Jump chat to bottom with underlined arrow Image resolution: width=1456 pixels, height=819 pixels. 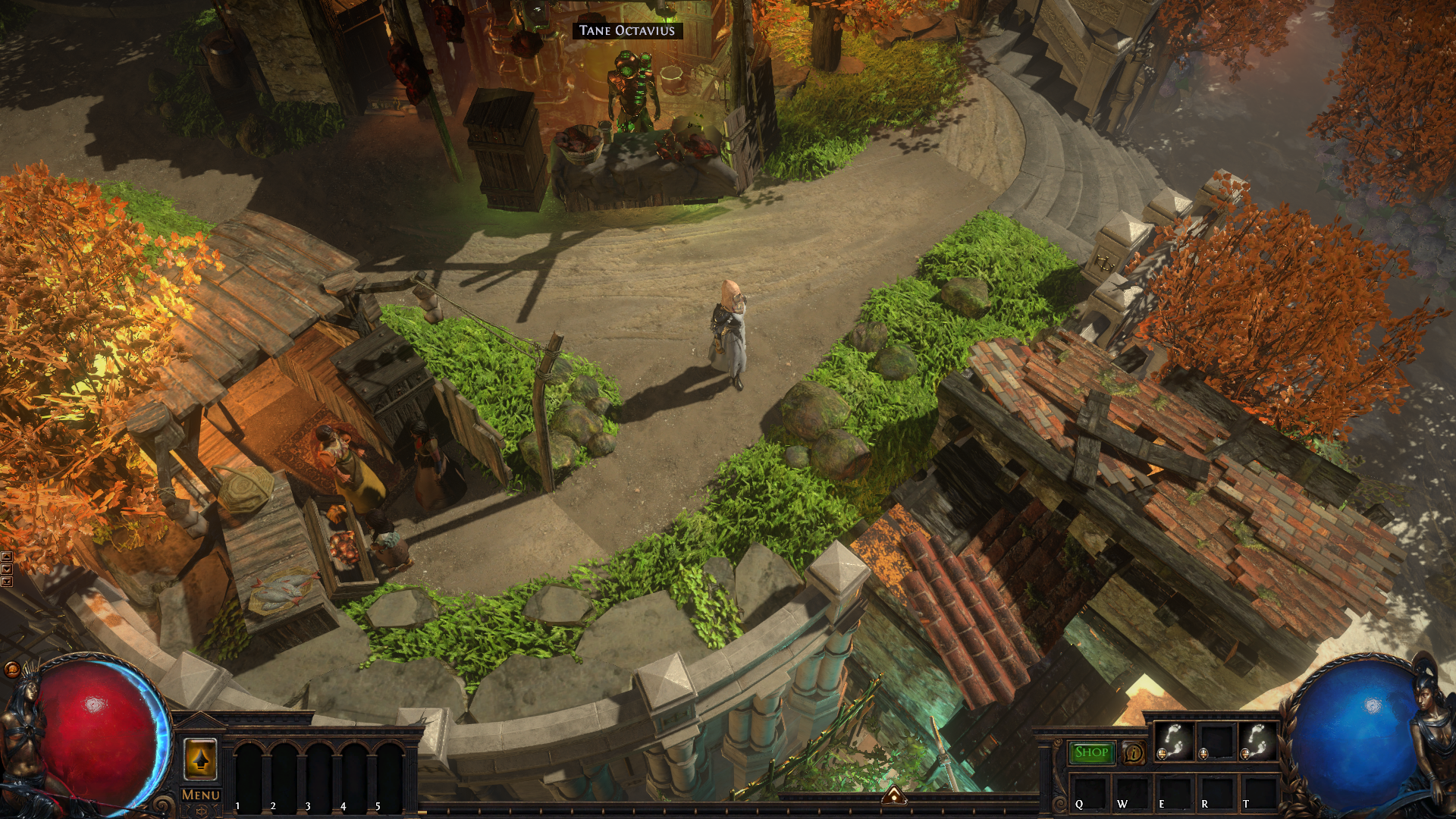tap(6, 582)
